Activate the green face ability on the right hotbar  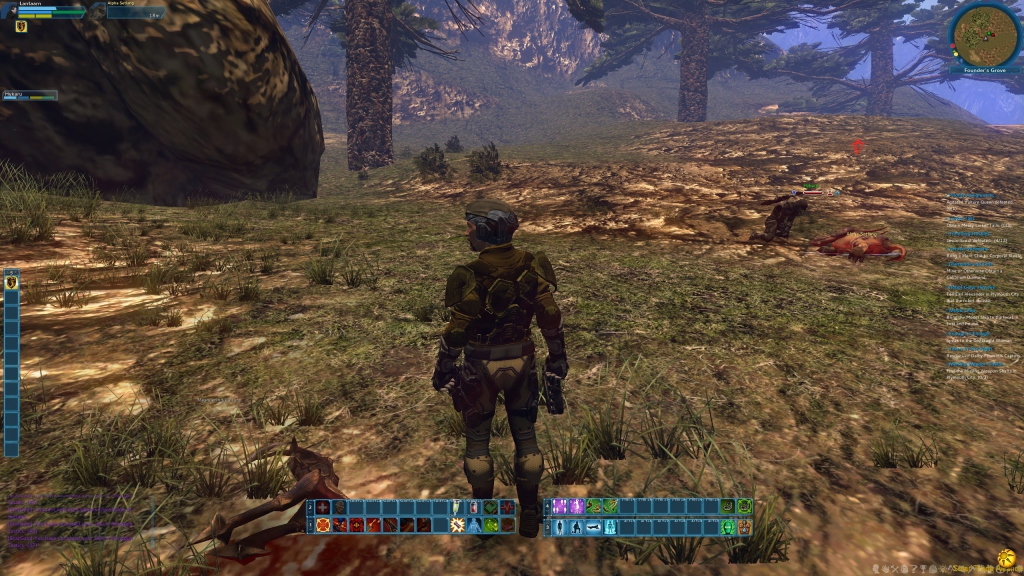click(728, 526)
